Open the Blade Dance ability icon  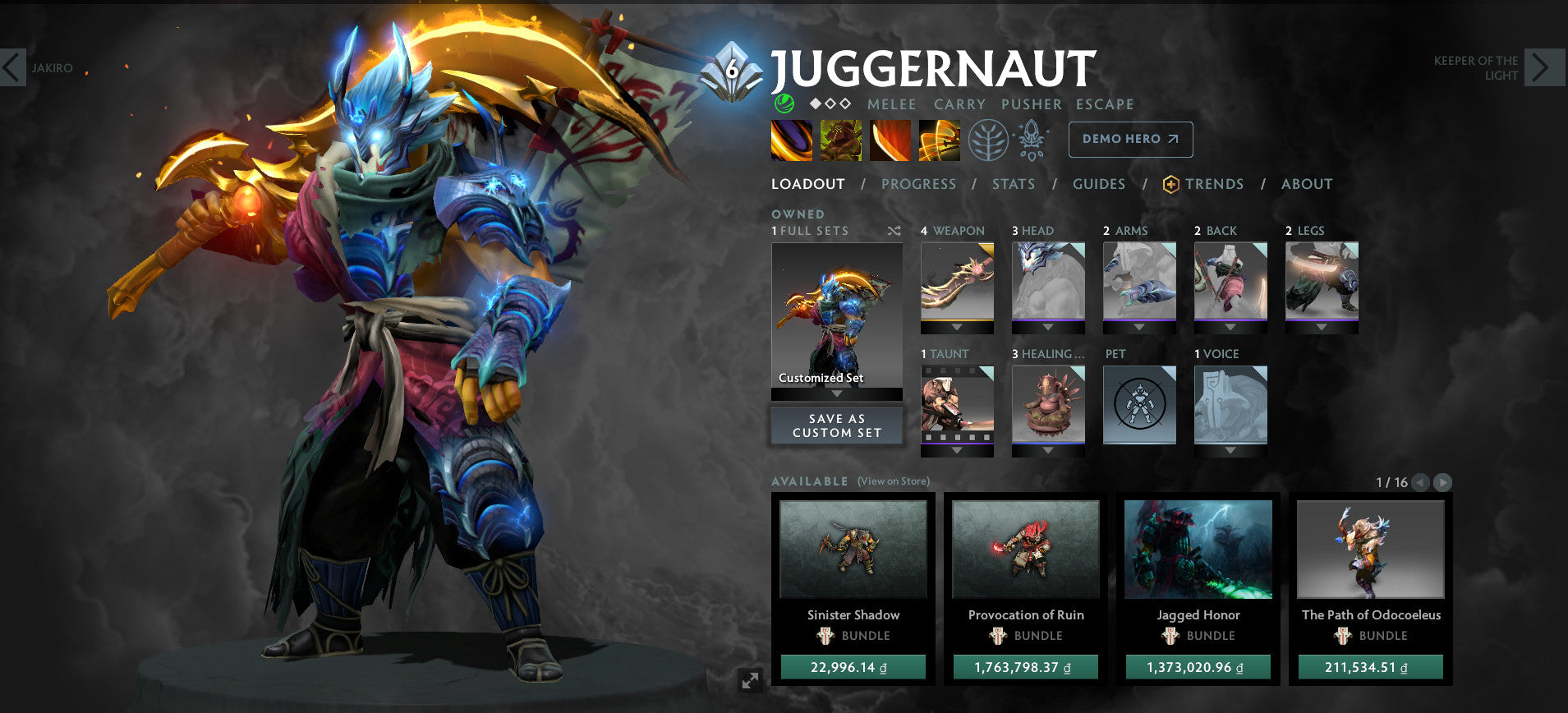click(890, 140)
